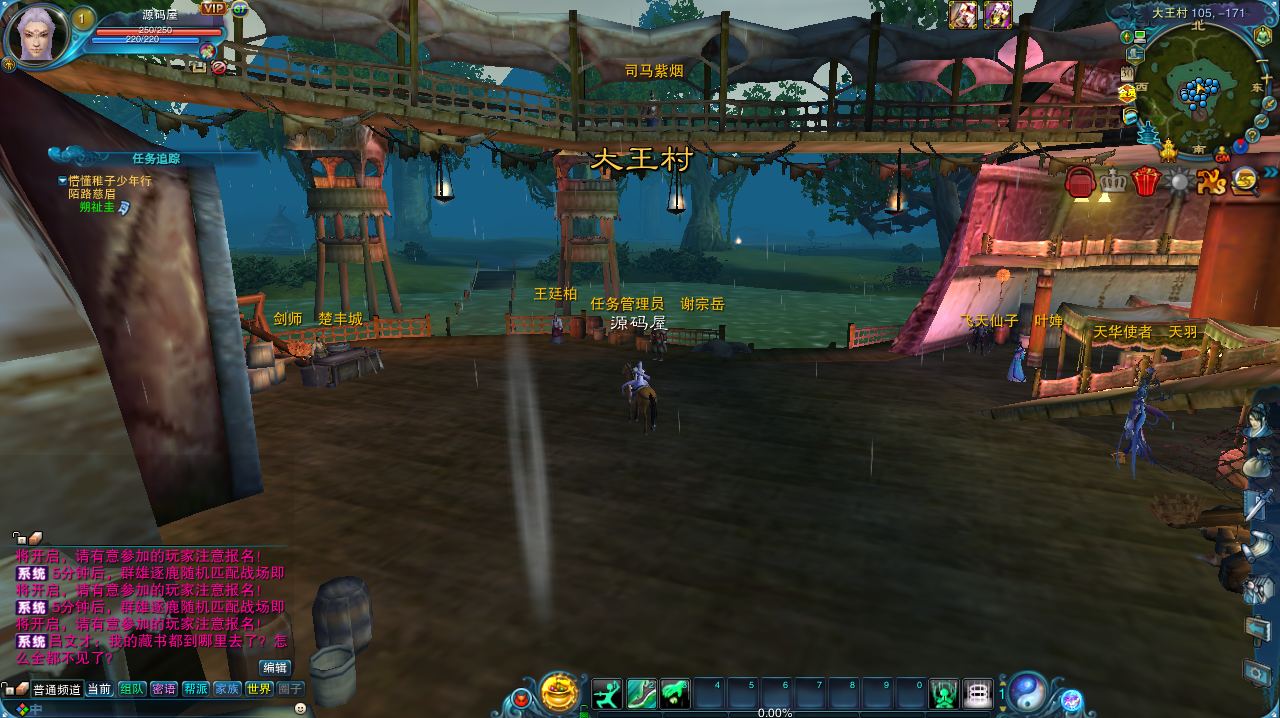Click the red headphones icon

[x=1080, y=181]
